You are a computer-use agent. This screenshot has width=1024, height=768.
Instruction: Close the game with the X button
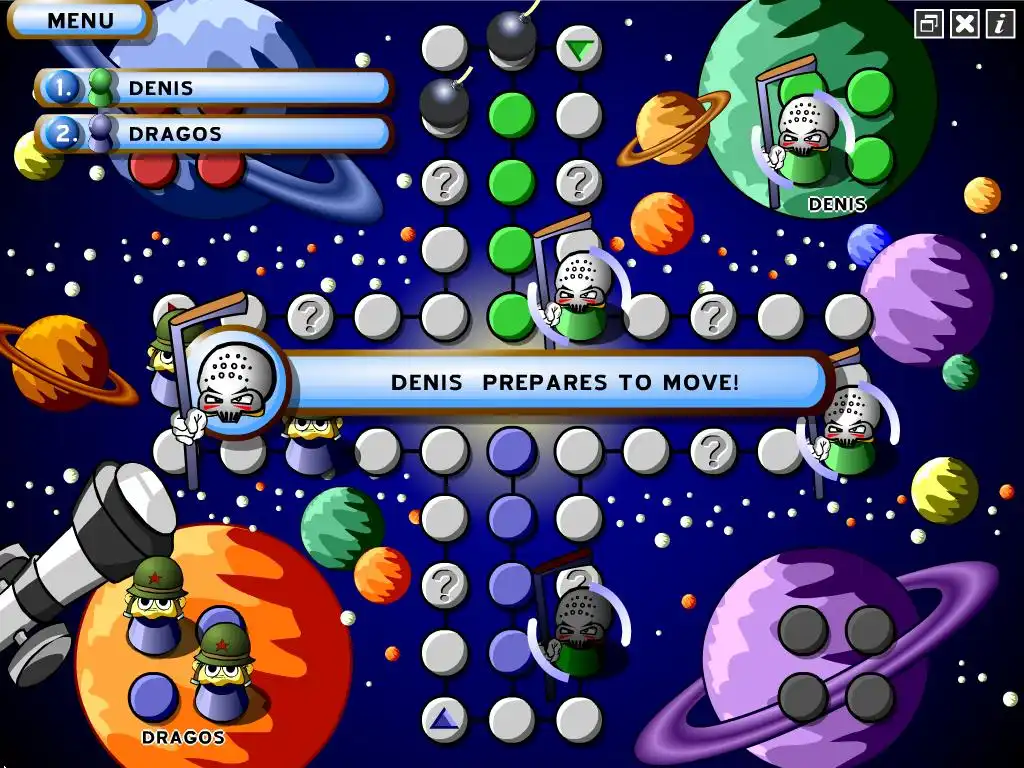pos(964,24)
